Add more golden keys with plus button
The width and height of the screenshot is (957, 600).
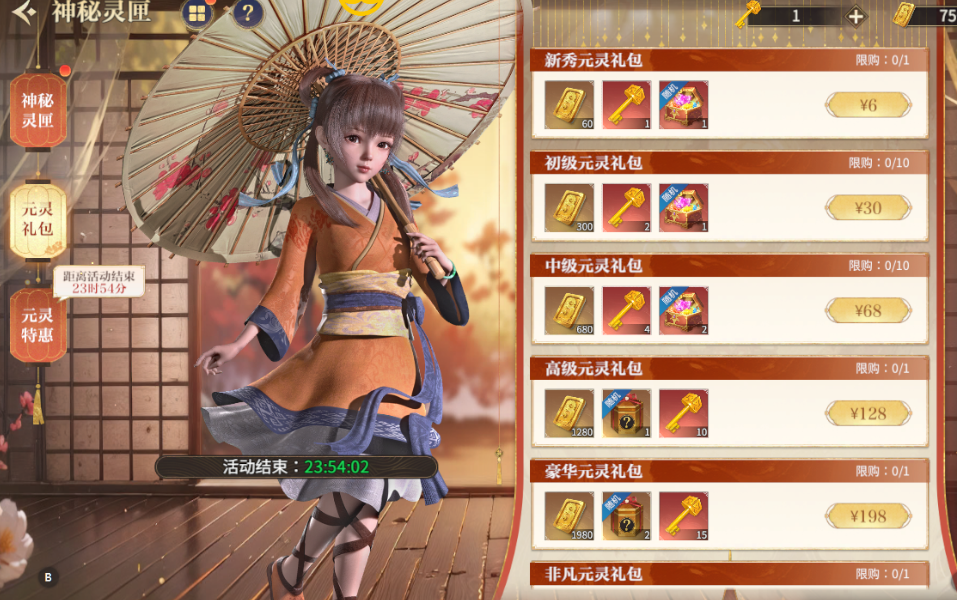point(856,16)
